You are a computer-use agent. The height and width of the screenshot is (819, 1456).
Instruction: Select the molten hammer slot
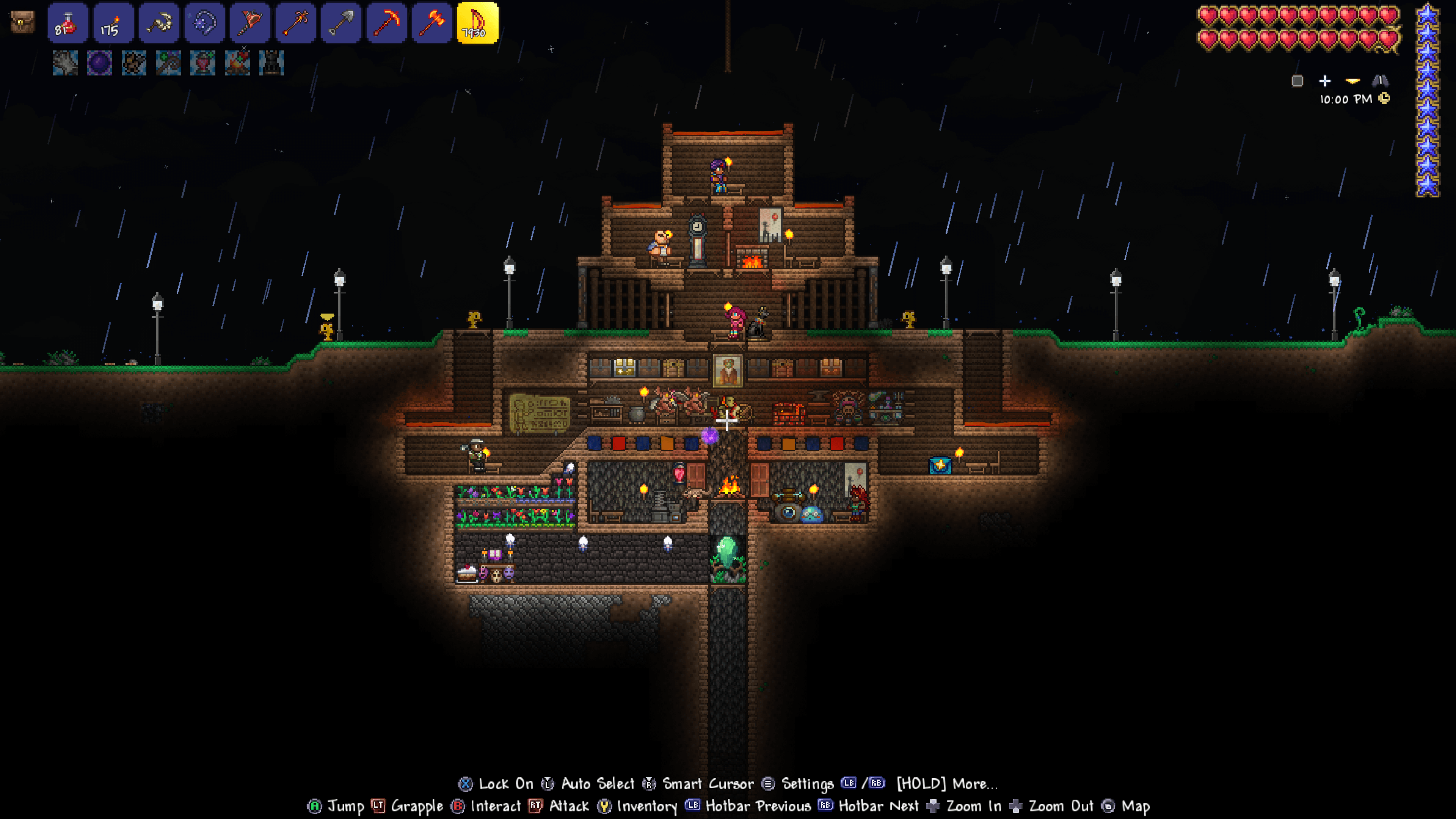click(x=432, y=23)
